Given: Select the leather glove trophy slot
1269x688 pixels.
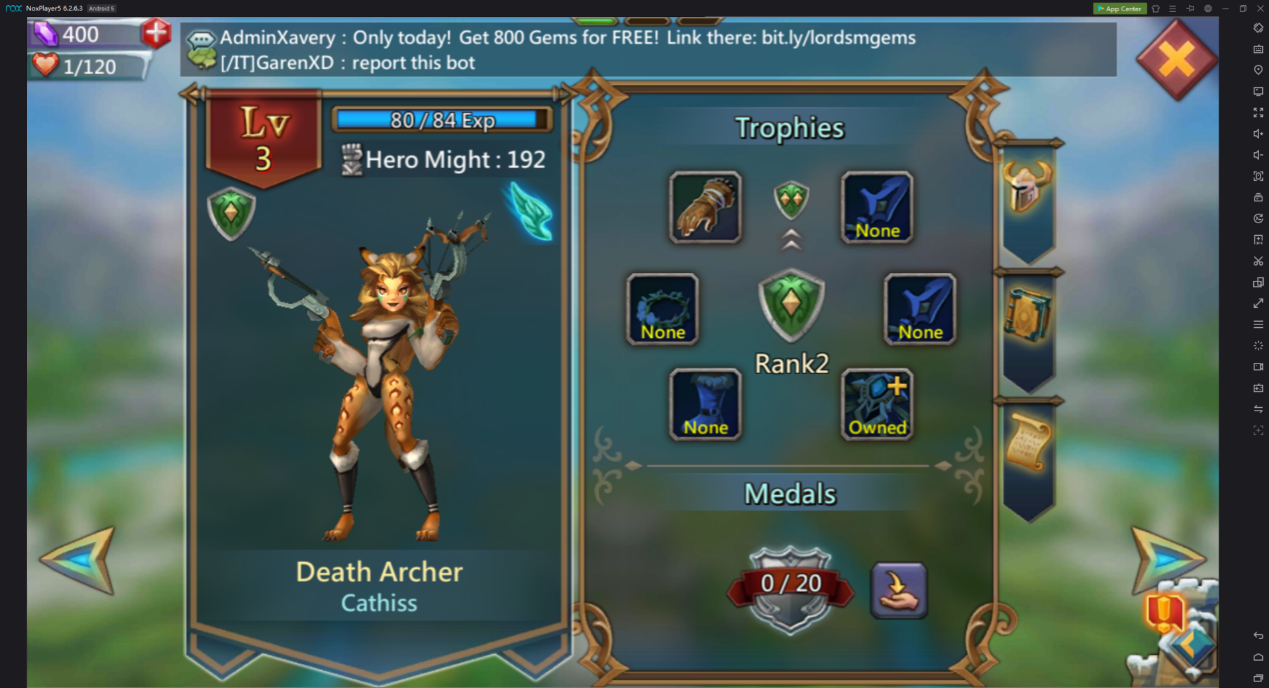Looking at the screenshot, I should pyautogui.click(x=705, y=207).
